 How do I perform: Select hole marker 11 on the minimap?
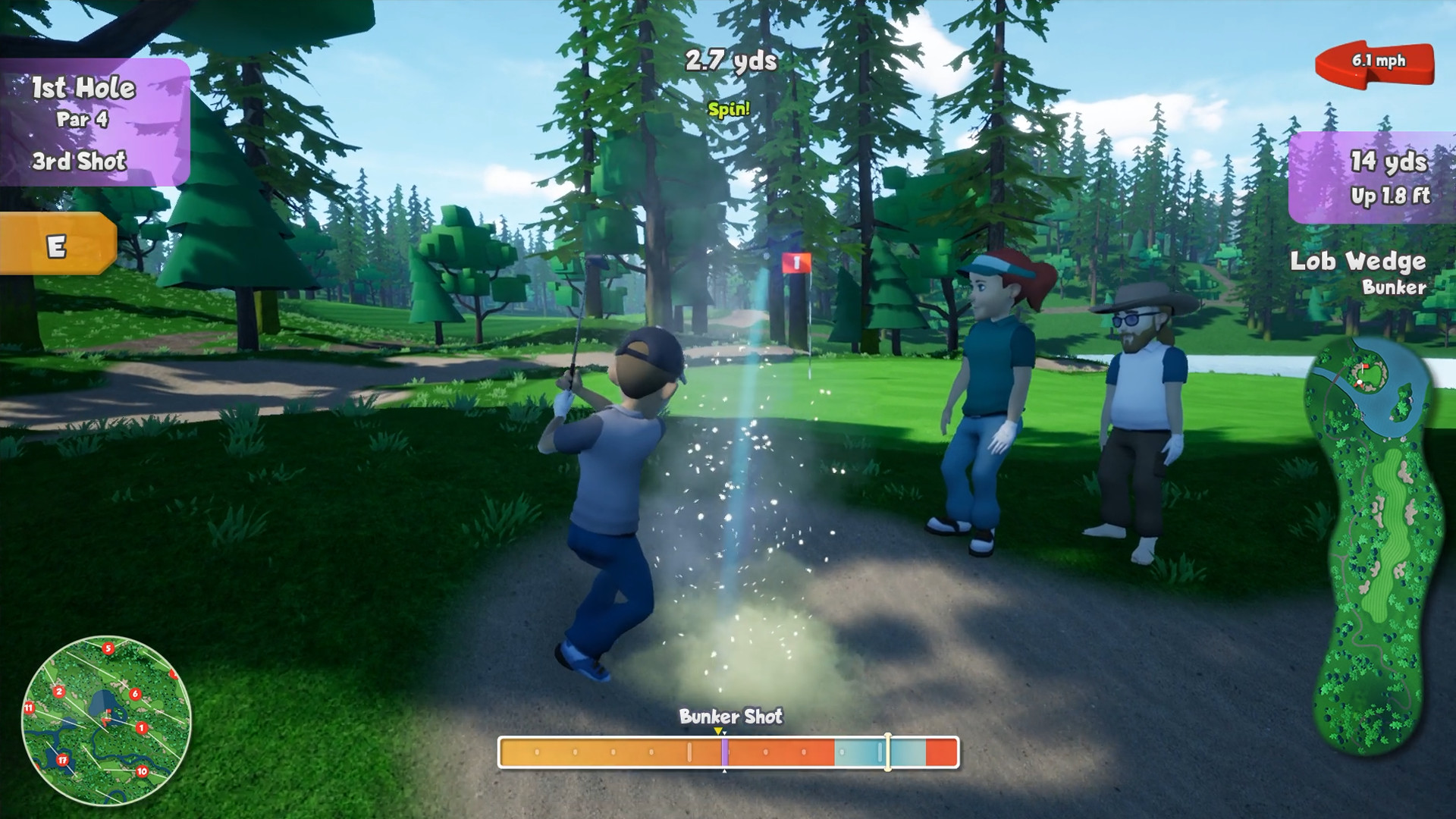[29, 708]
